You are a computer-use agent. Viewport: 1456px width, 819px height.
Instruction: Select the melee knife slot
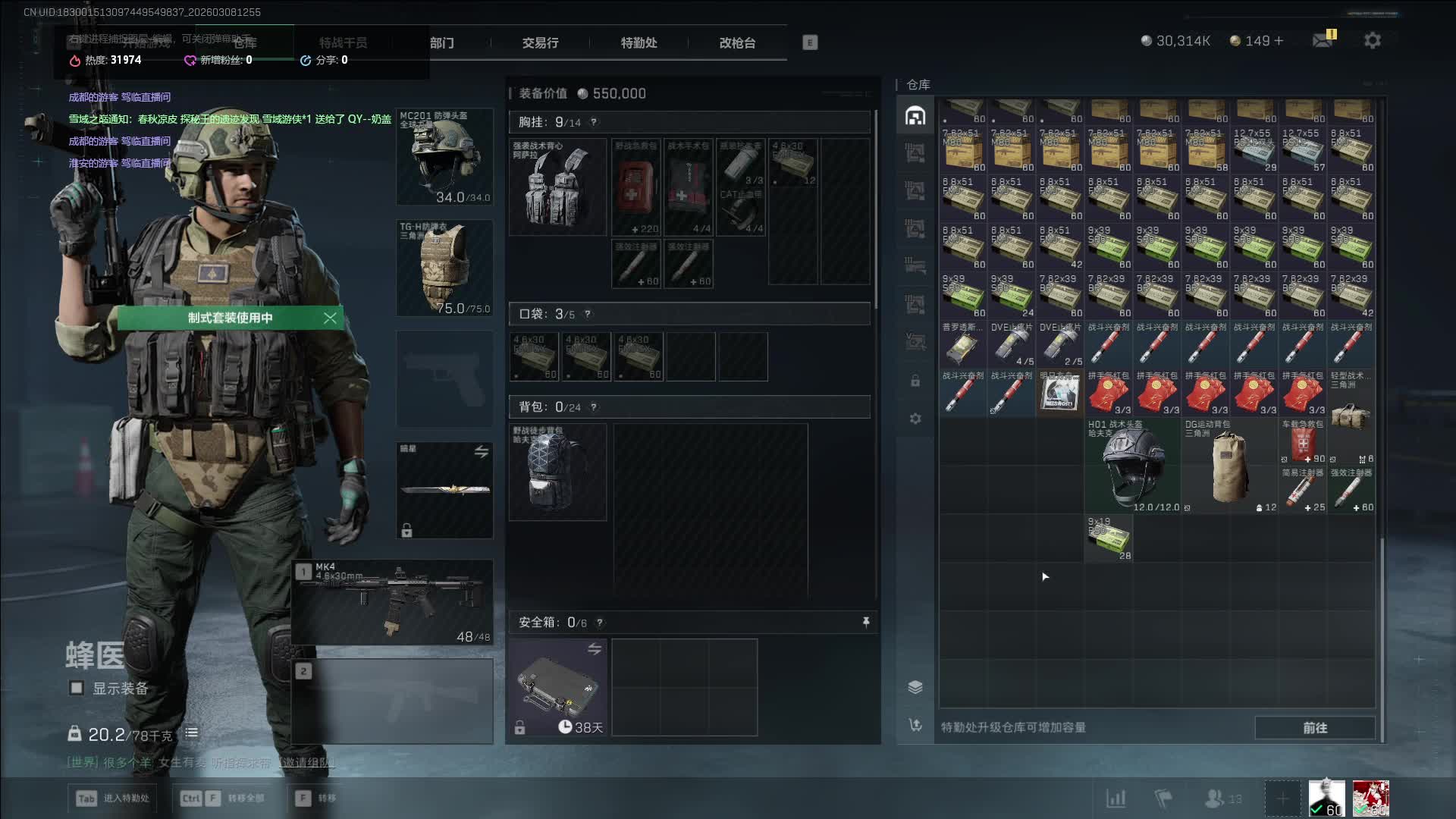click(x=445, y=490)
